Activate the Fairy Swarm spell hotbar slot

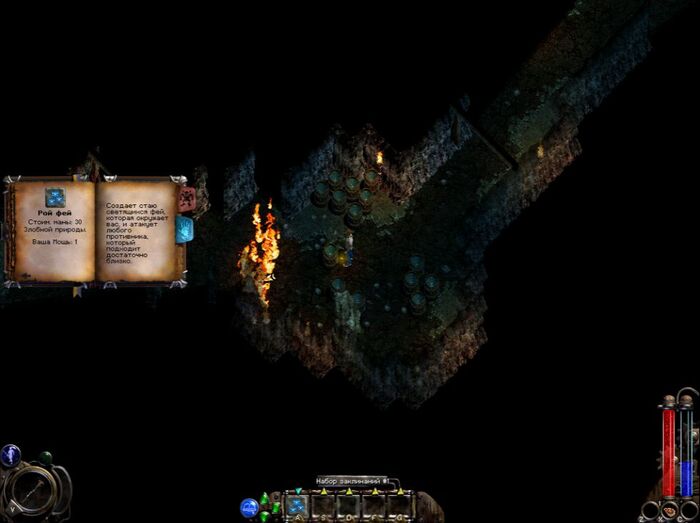(297, 506)
